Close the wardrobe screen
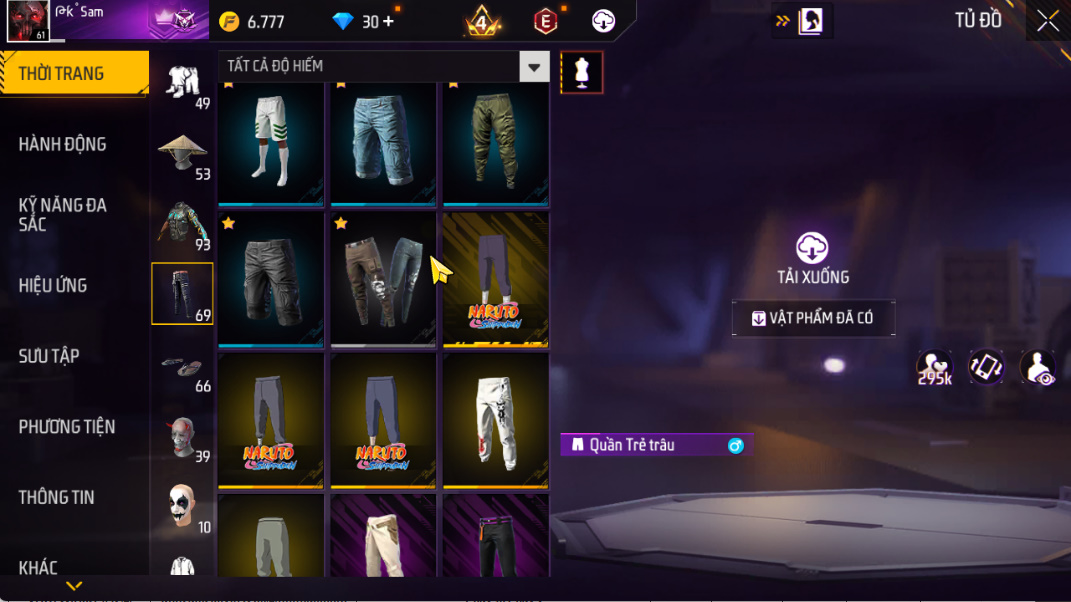 point(1047,21)
